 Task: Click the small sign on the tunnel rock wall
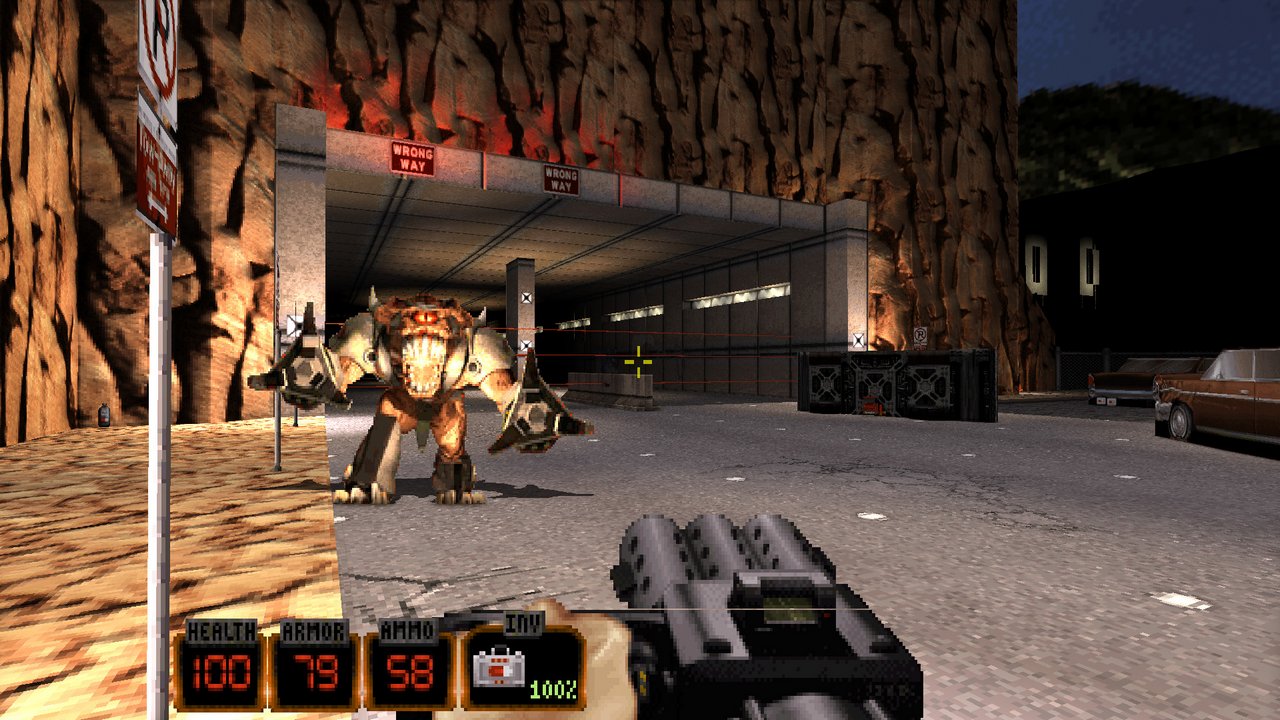tap(922, 336)
